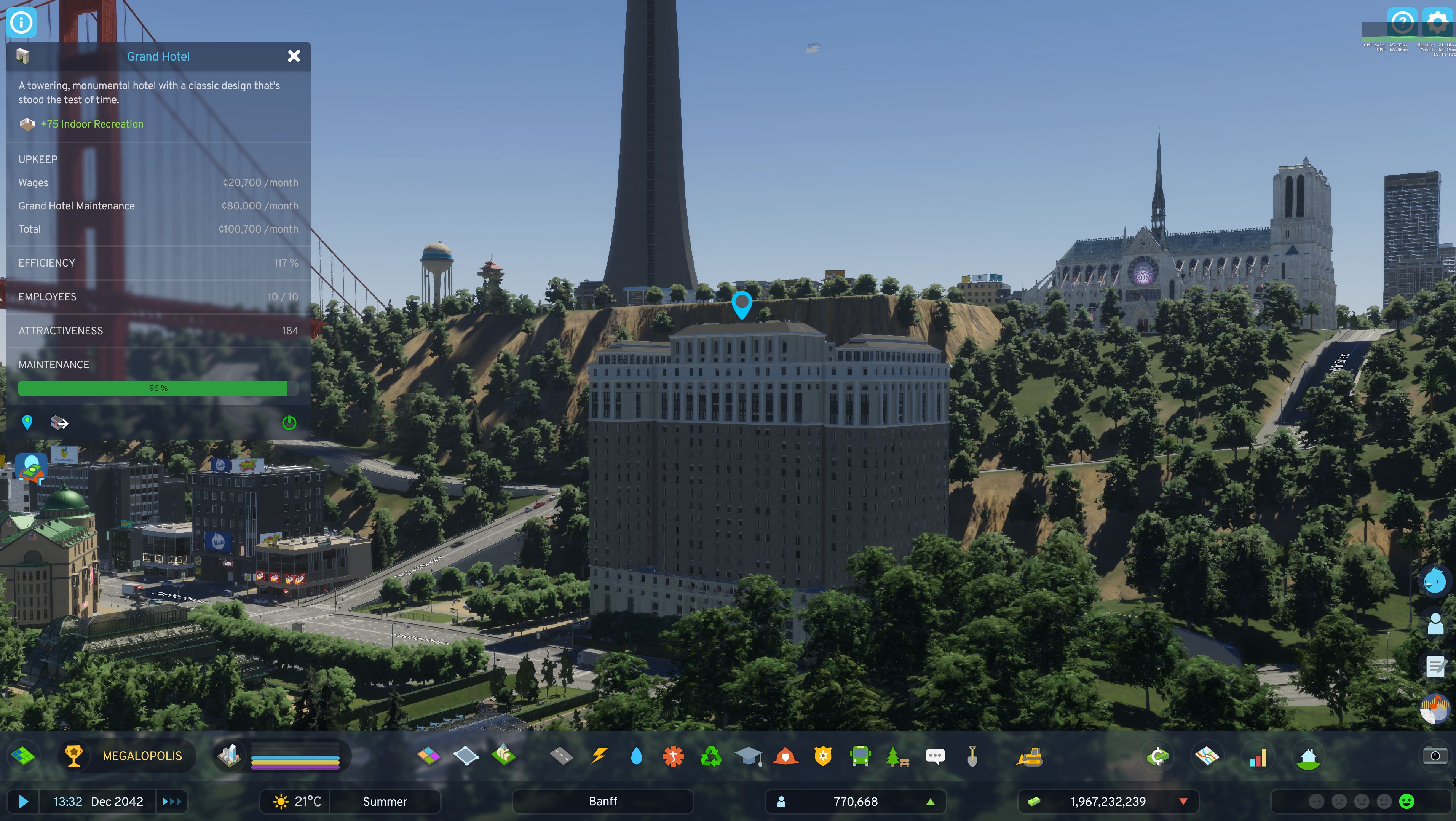Enable the follow location marker for Grand Hotel
The width and height of the screenshot is (1456, 821).
click(27, 422)
